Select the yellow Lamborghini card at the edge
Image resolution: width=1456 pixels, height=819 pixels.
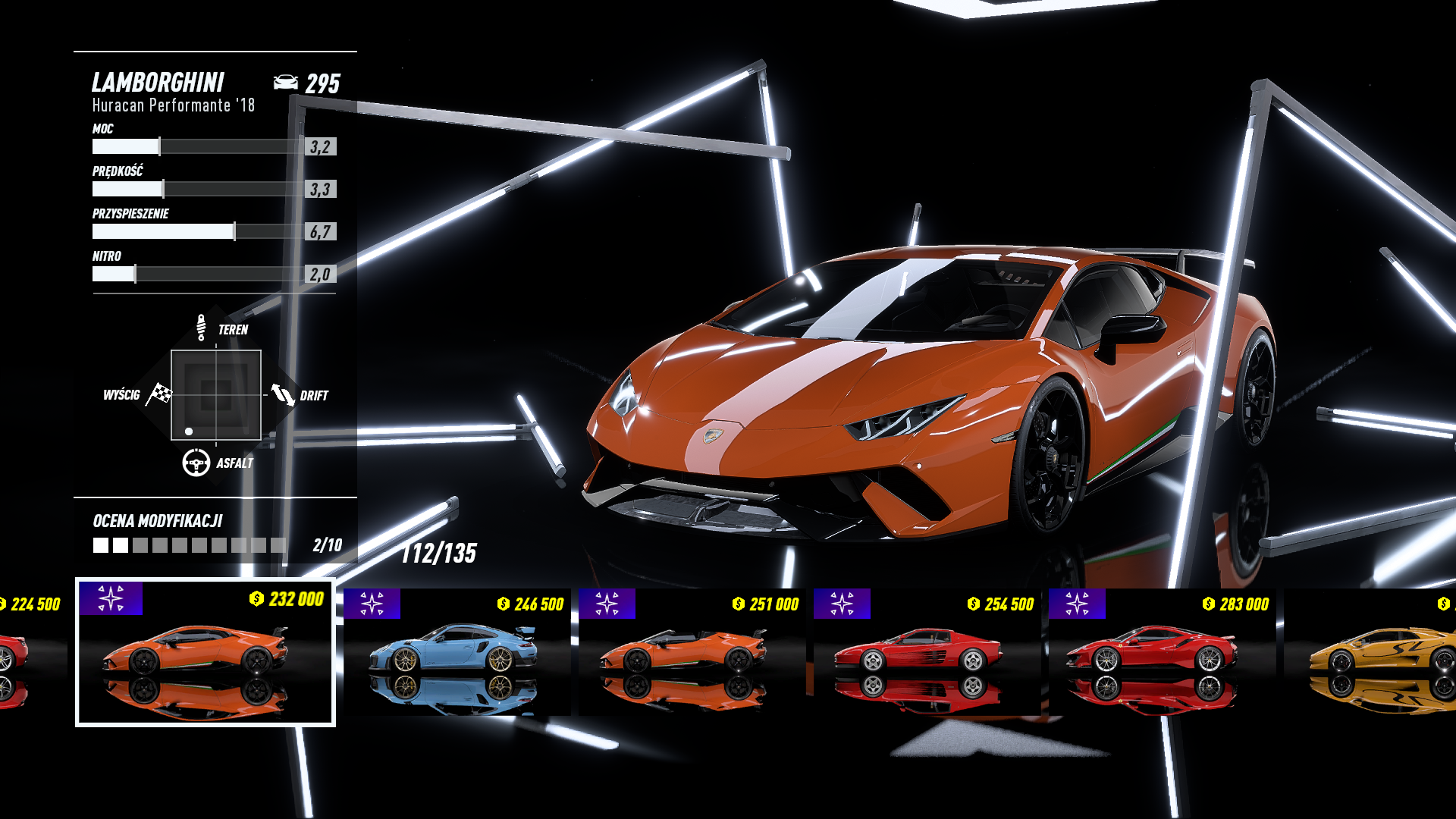1373,652
